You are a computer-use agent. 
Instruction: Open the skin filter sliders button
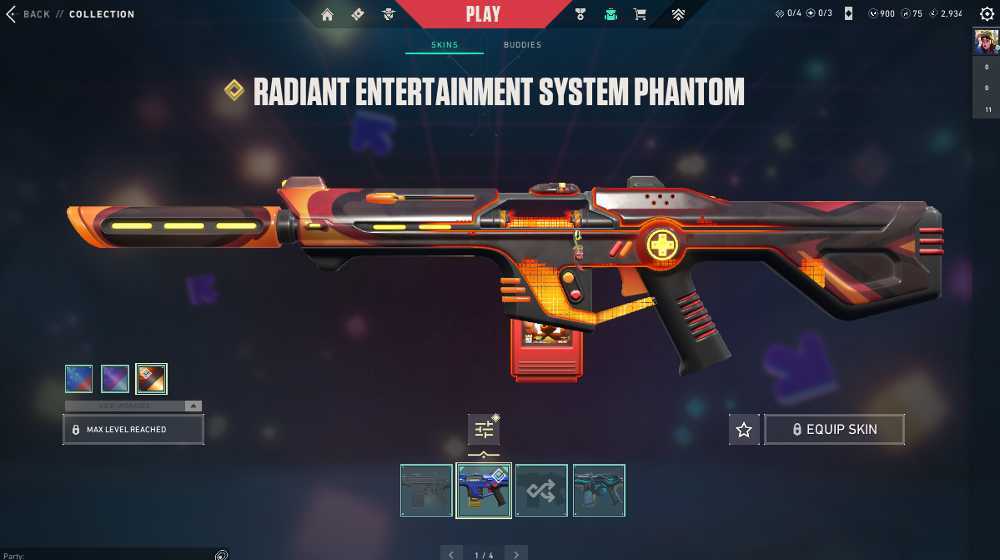tap(484, 429)
